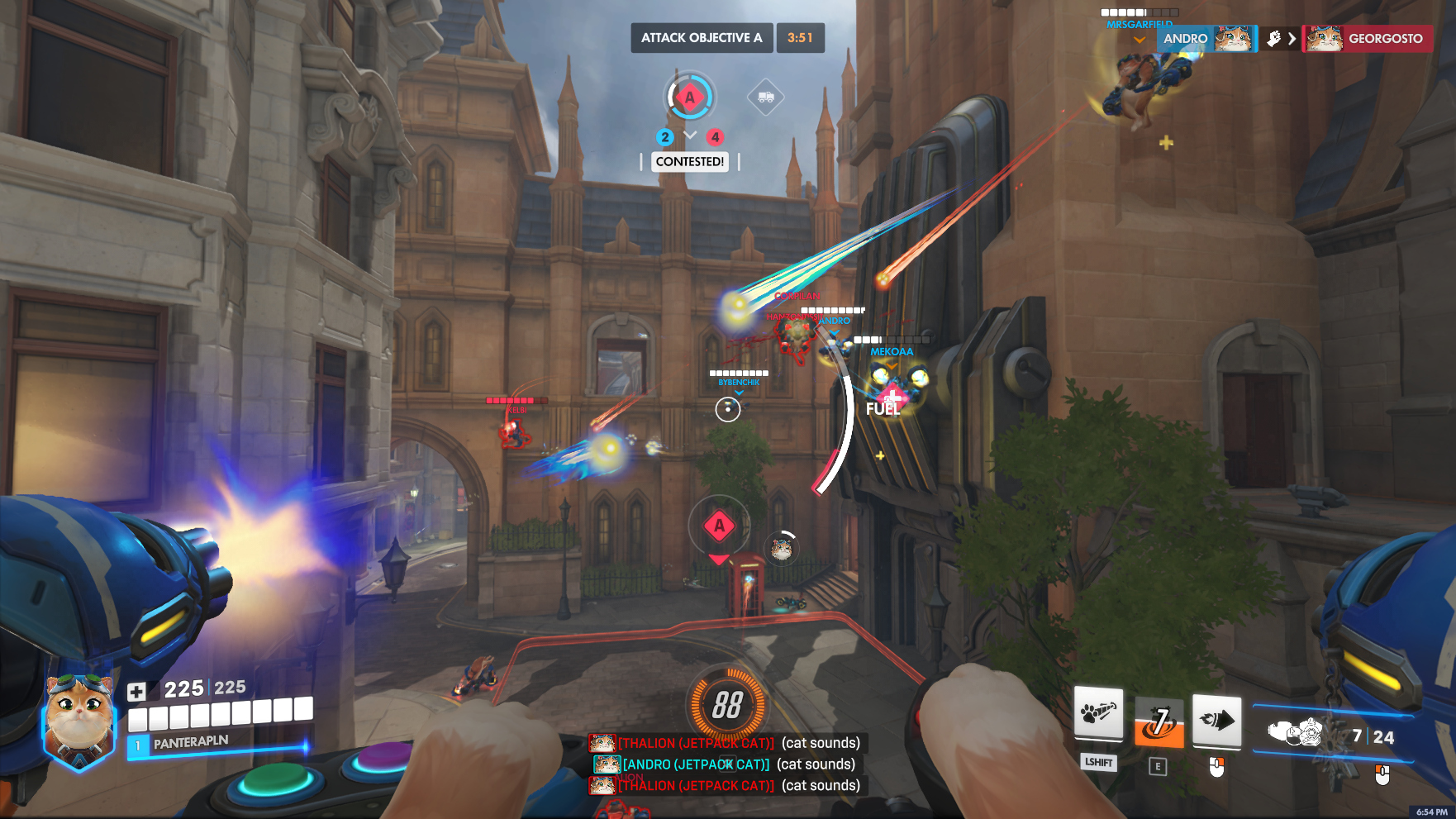This screenshot has width=1456, height=819.
Task: Click the objective A capture icon
Action: [x=690, y=98]
